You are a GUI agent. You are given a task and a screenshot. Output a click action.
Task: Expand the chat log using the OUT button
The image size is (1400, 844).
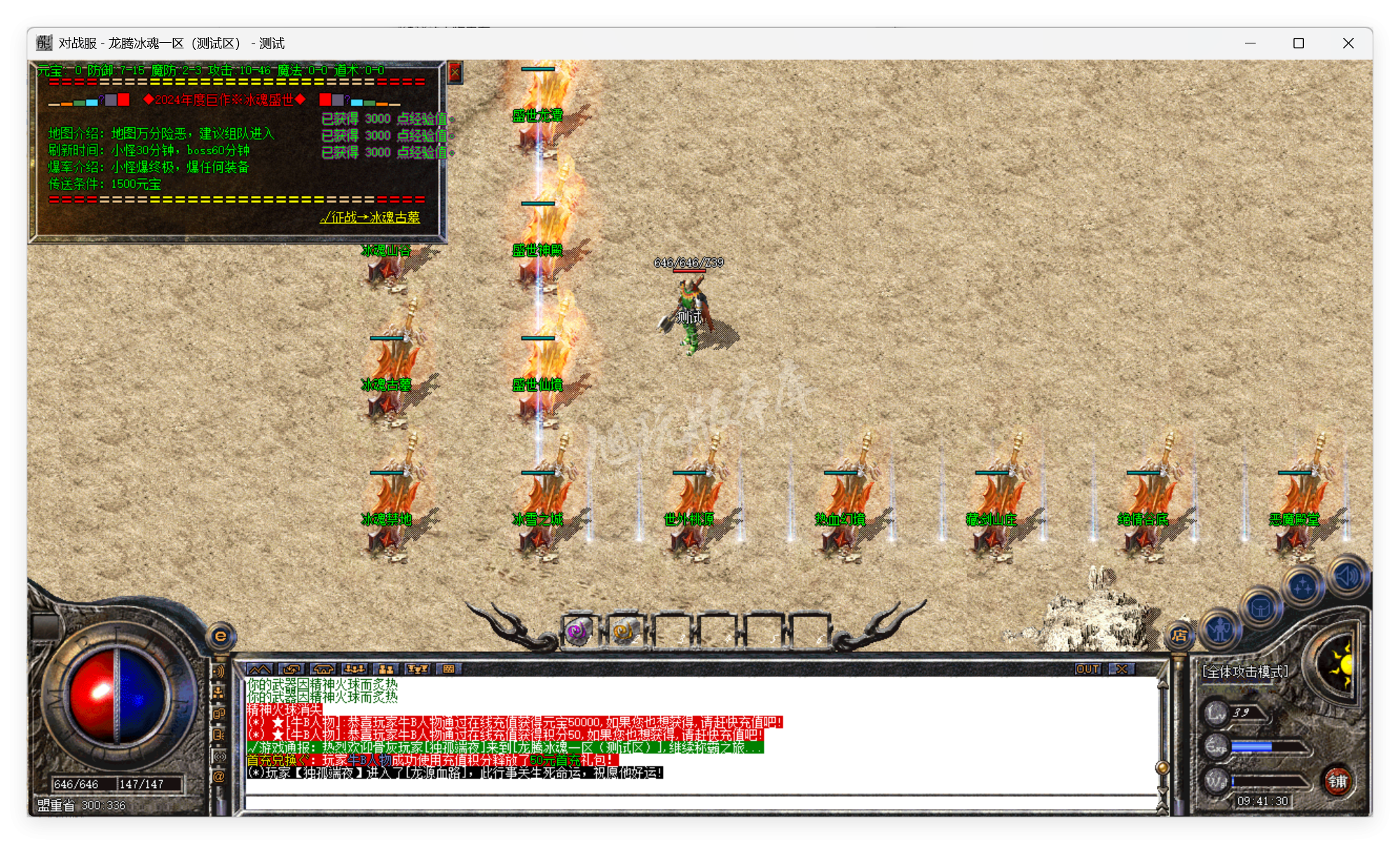[x=1087, y=669]
